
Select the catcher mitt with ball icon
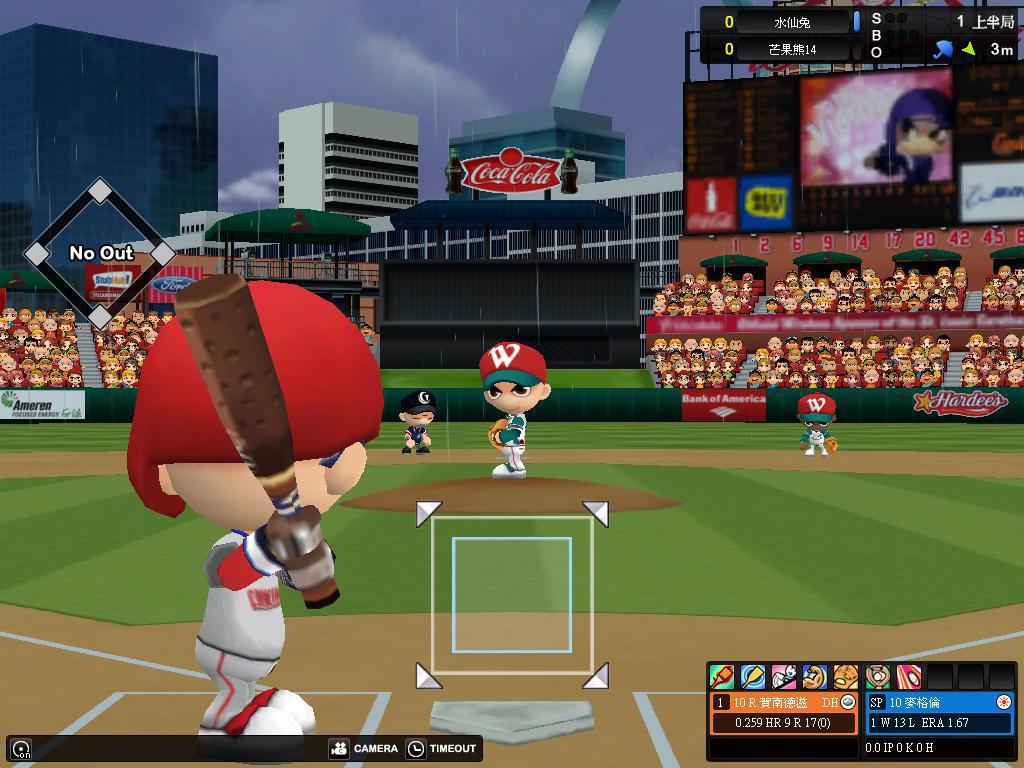coord(878,677)
